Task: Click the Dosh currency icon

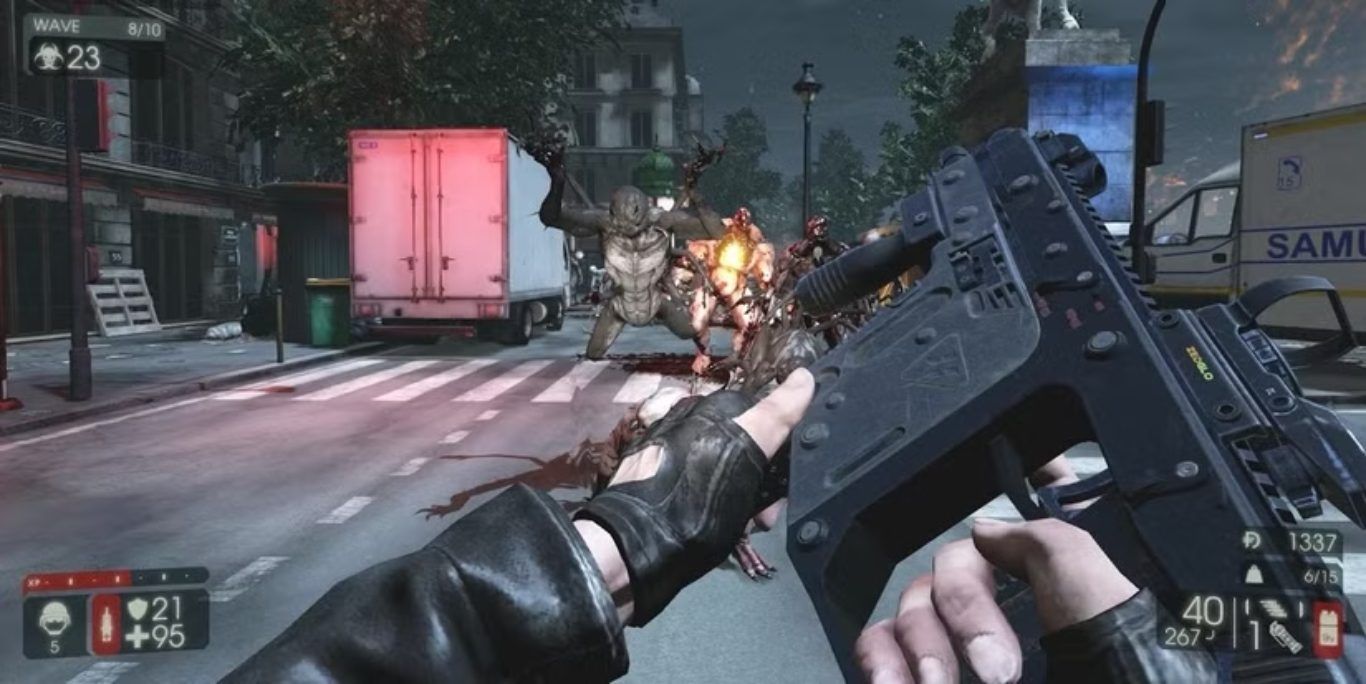Action: pos(1250,541)
